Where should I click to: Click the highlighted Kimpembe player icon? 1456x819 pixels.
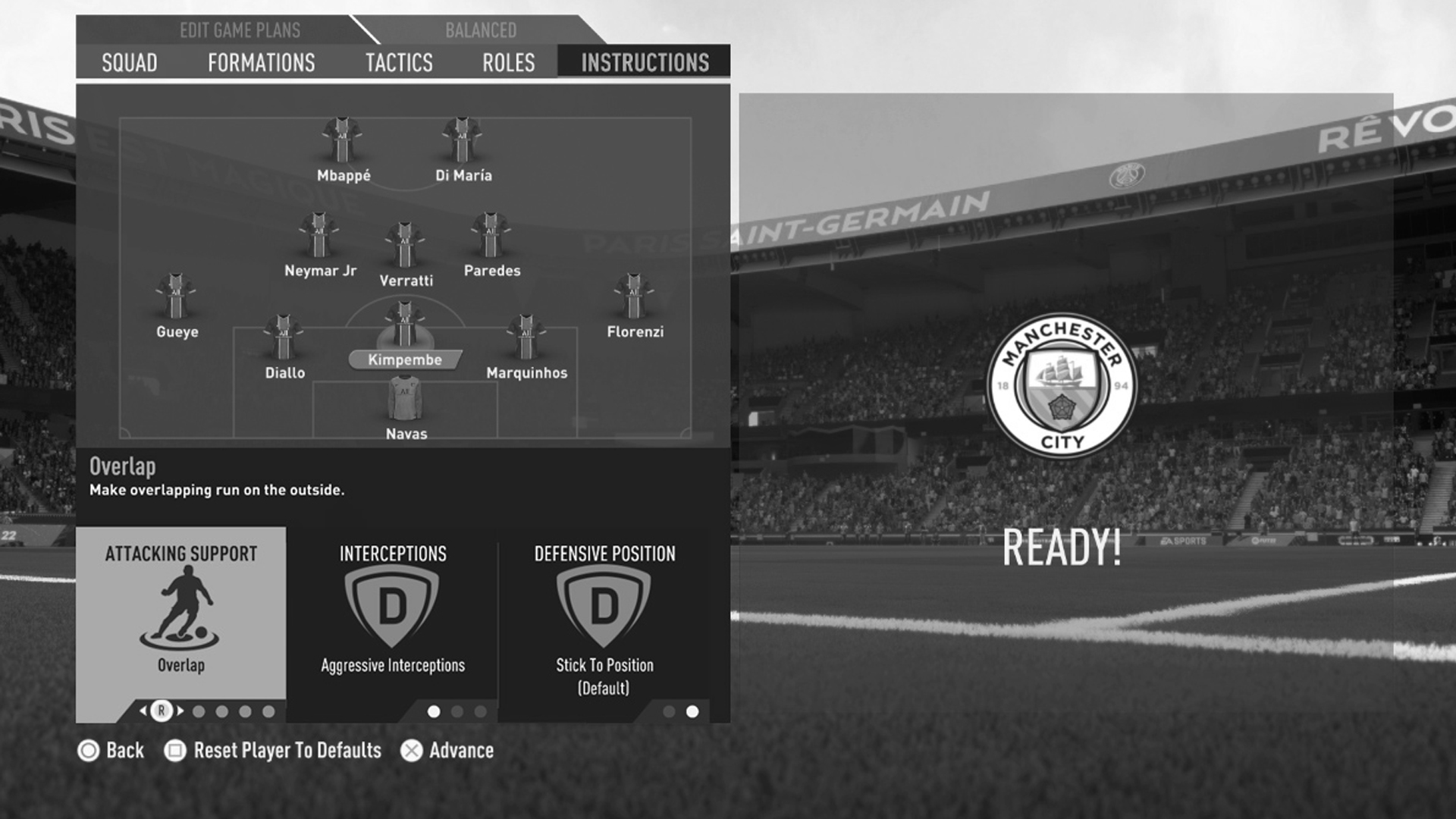pyautogui.click(x=406, y=322)
